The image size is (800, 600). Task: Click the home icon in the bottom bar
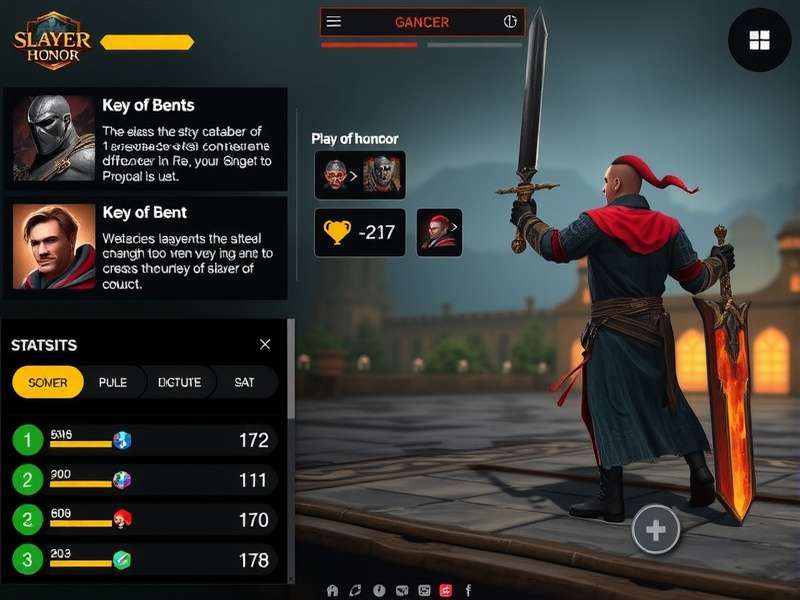(x=333, y=590)
